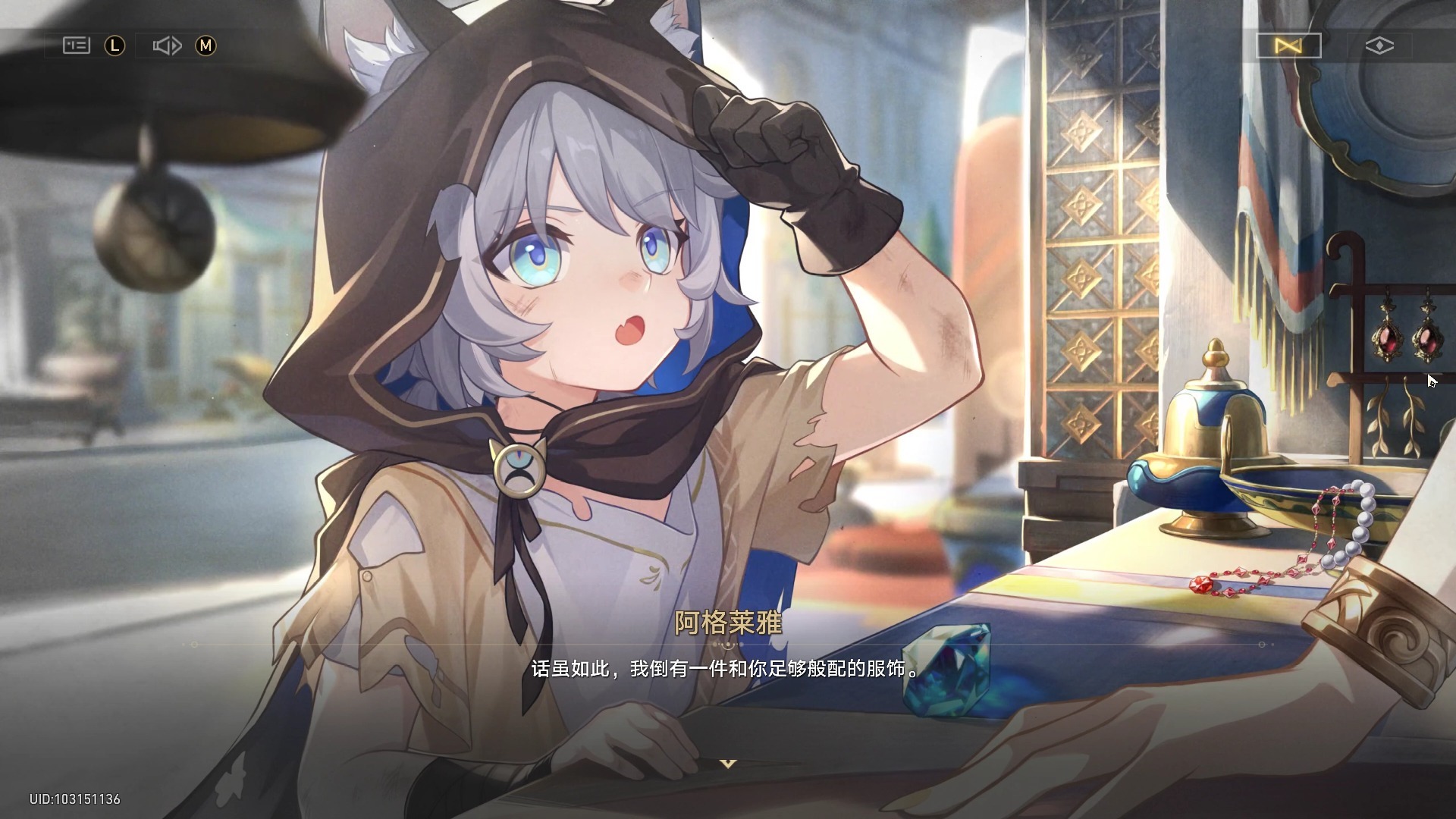The image size is (1456, 819).
Task: Click the continue chevron below the dialogue
Action: point(727,764)
